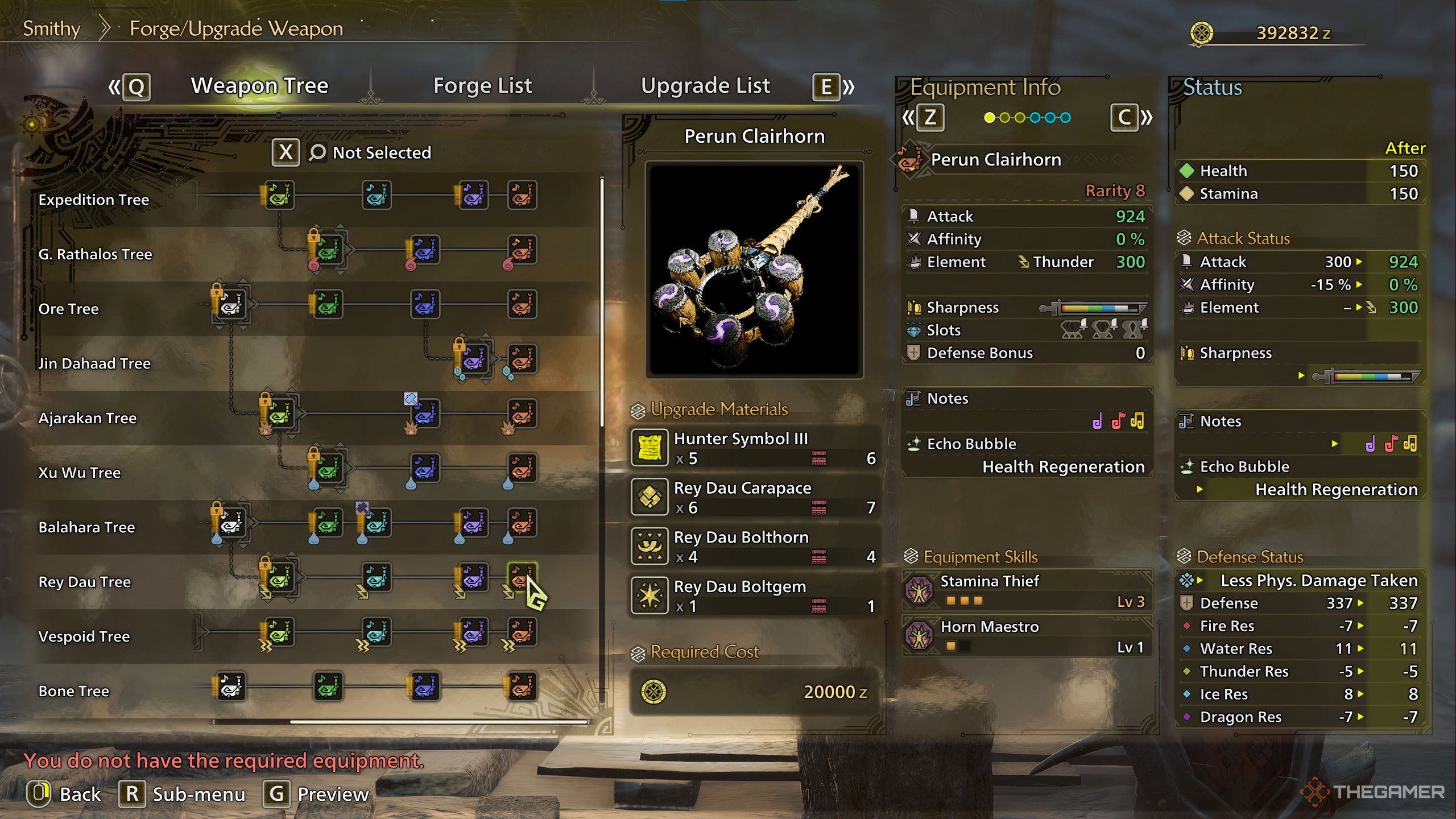Click the Hunter Symbol III material row
The width and height of the screenshot is (1456, 819).
(754, 448)
